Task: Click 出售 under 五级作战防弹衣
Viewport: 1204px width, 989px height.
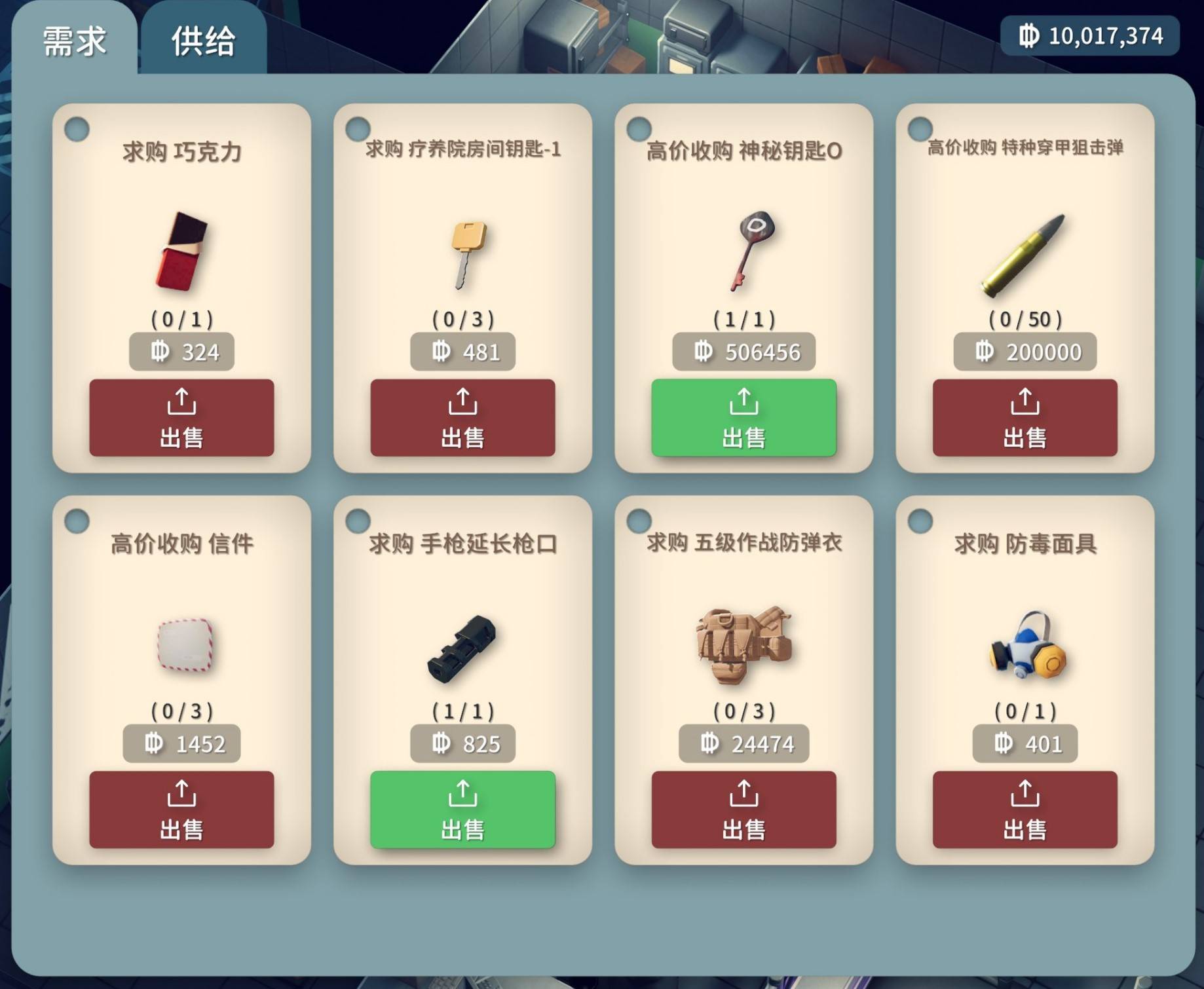Action: (x=743, y=810)
